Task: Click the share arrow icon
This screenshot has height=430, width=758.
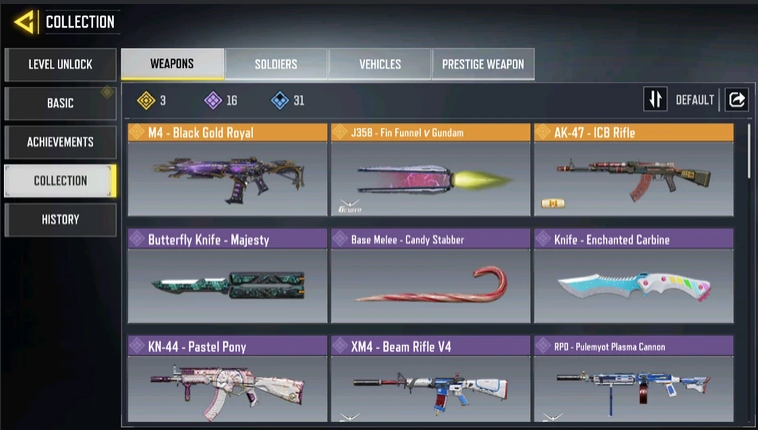Action: pos(737,100)
